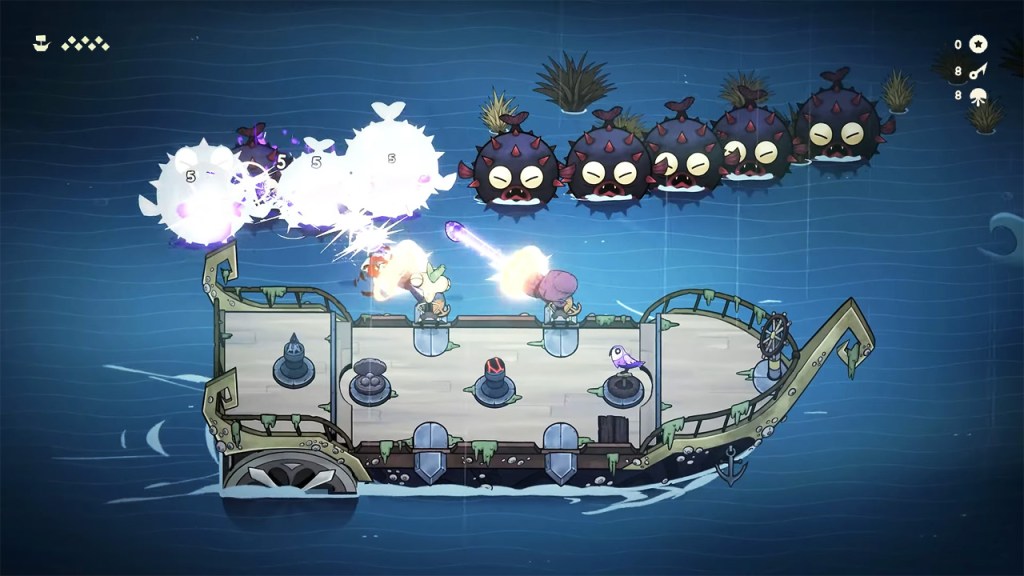The height and width of the screenshot is (576, 1024).
Task: Select the jellyfish resource icon
Action: coord(979,96)
